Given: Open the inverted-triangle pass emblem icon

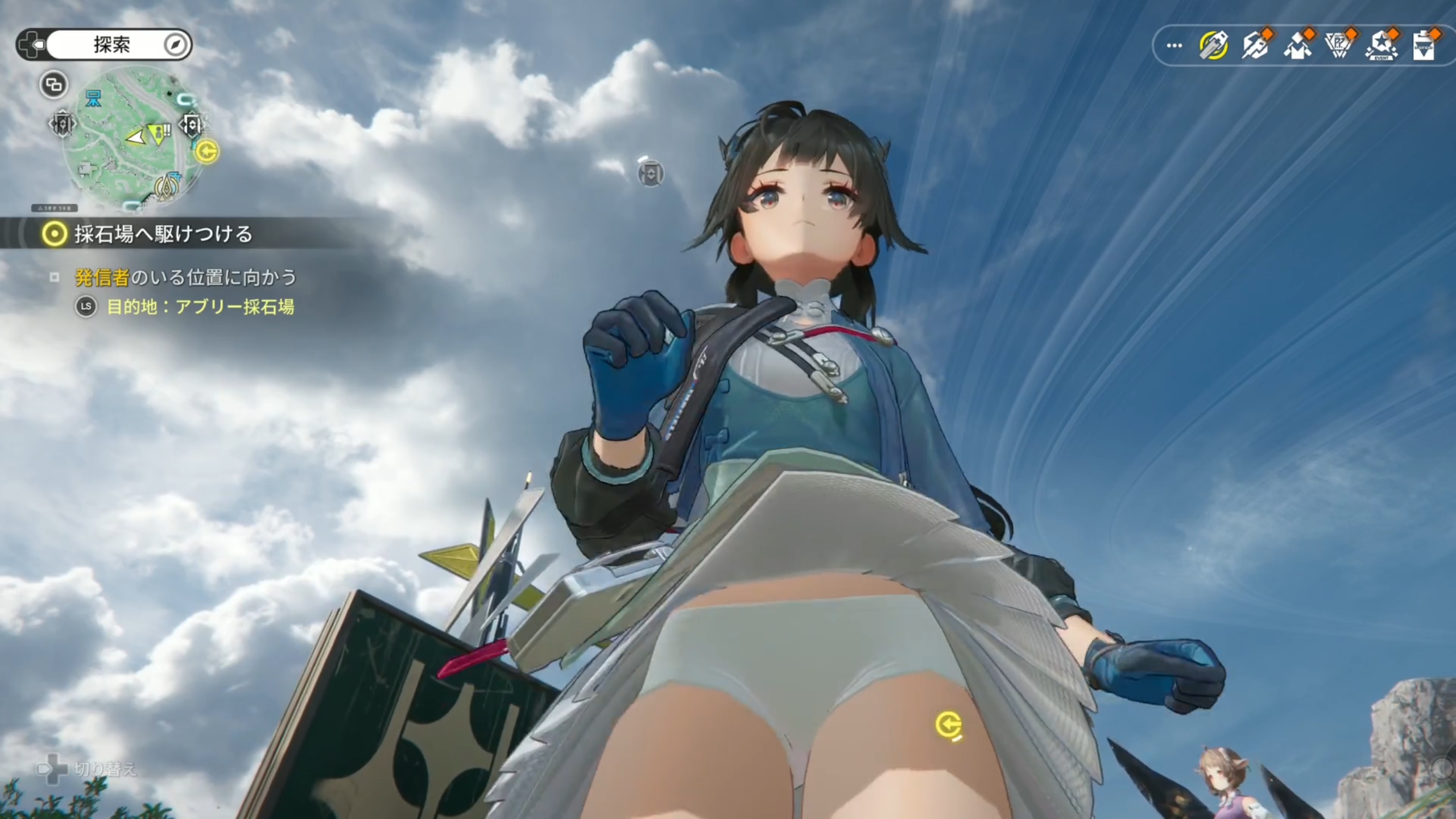Looking at the screenshot, I should coord(1339,45).
